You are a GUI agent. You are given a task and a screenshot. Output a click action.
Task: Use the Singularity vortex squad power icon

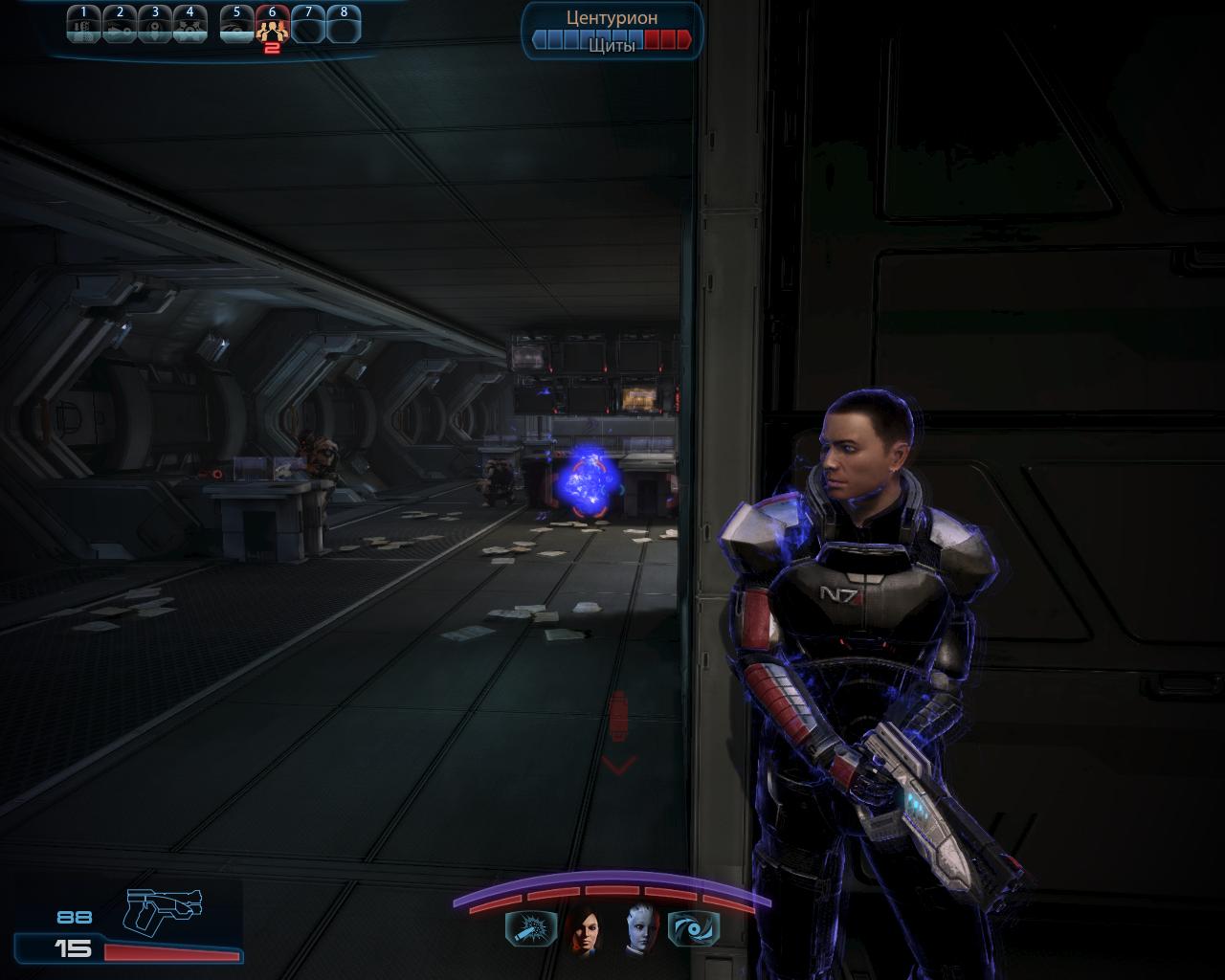(x=692, y=928)
